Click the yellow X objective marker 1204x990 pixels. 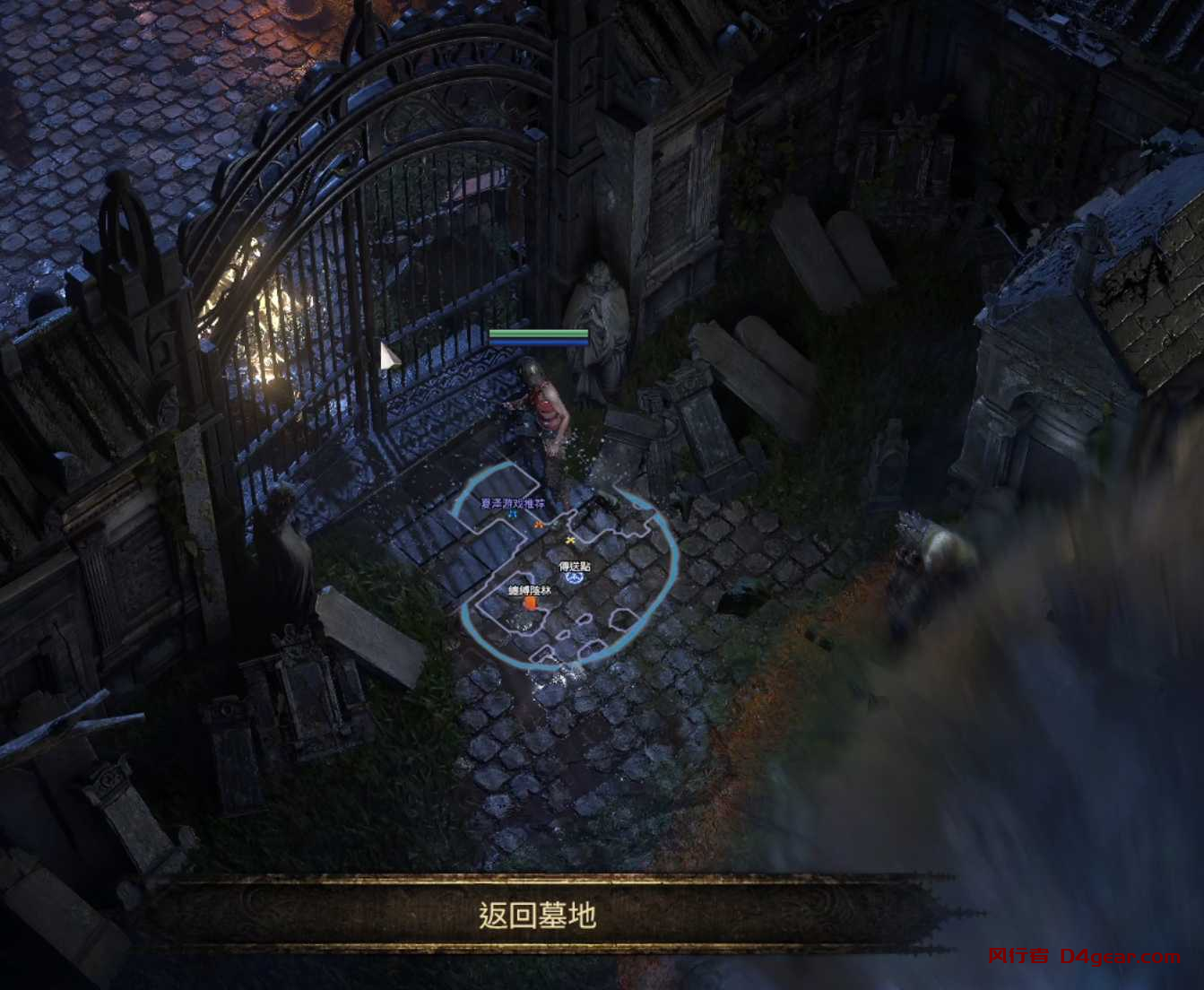click(x=569, y=541)
